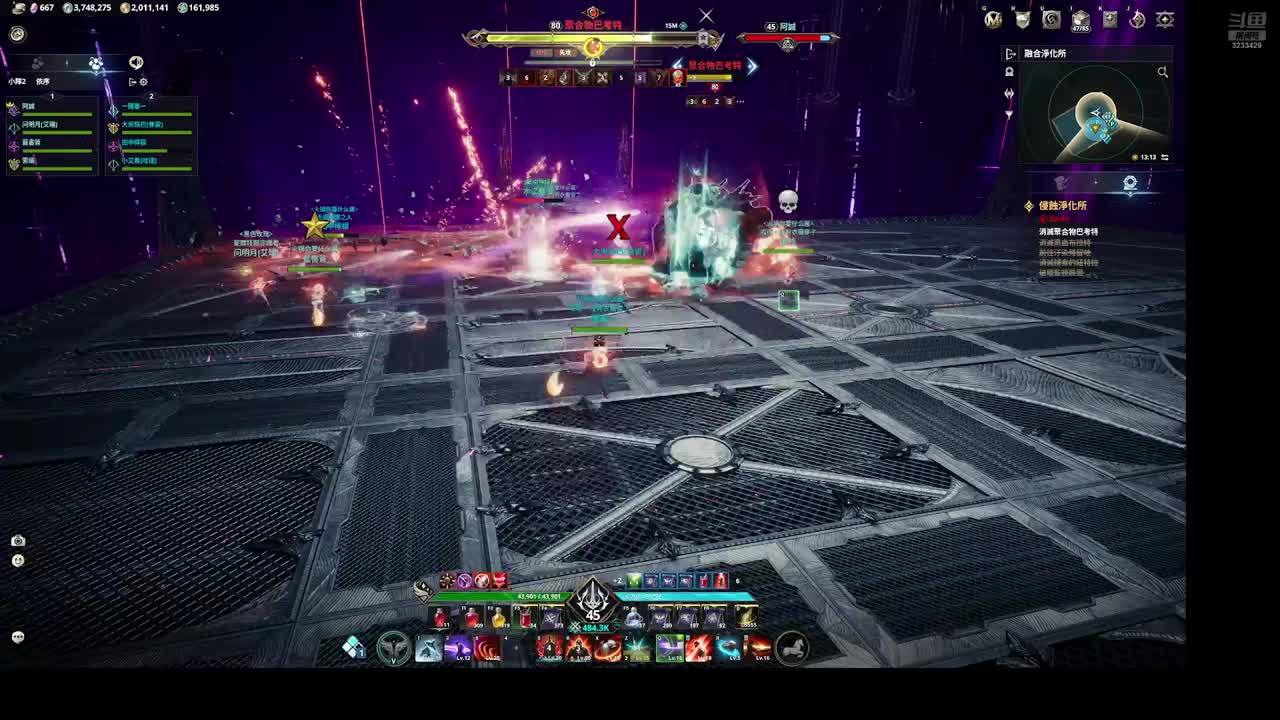Click the minimap magnifier search button
Screen dimensions: 1280x720
pyautogui.click(x=1162, y=72)
